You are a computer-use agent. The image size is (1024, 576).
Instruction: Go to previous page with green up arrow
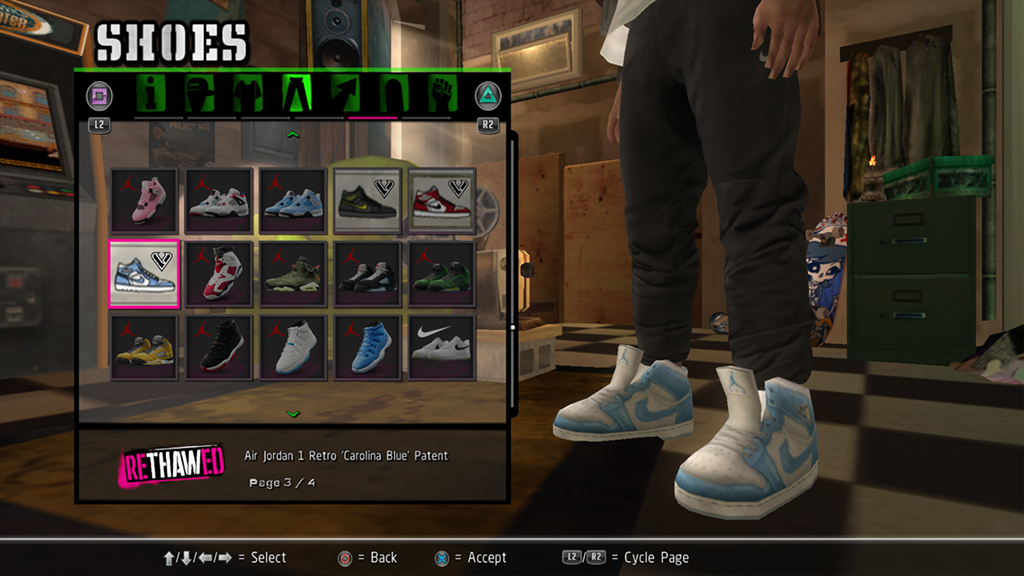tap(293, 133)
